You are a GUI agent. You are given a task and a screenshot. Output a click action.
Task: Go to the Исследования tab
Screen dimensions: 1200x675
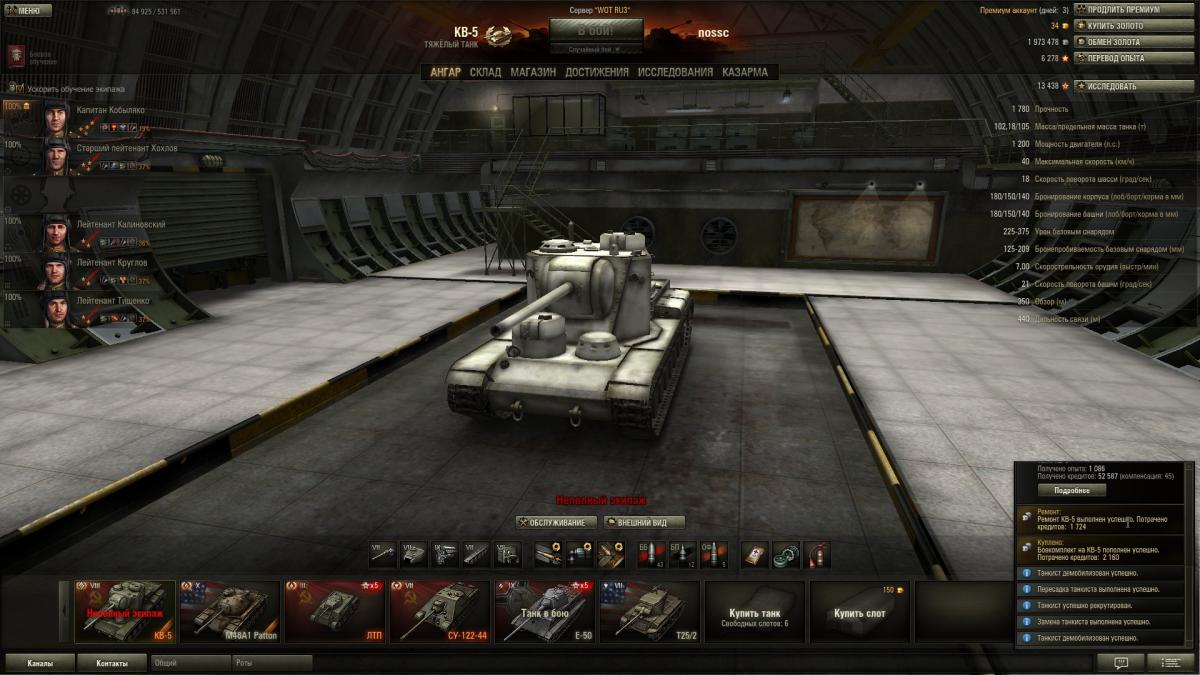(676, 72)
